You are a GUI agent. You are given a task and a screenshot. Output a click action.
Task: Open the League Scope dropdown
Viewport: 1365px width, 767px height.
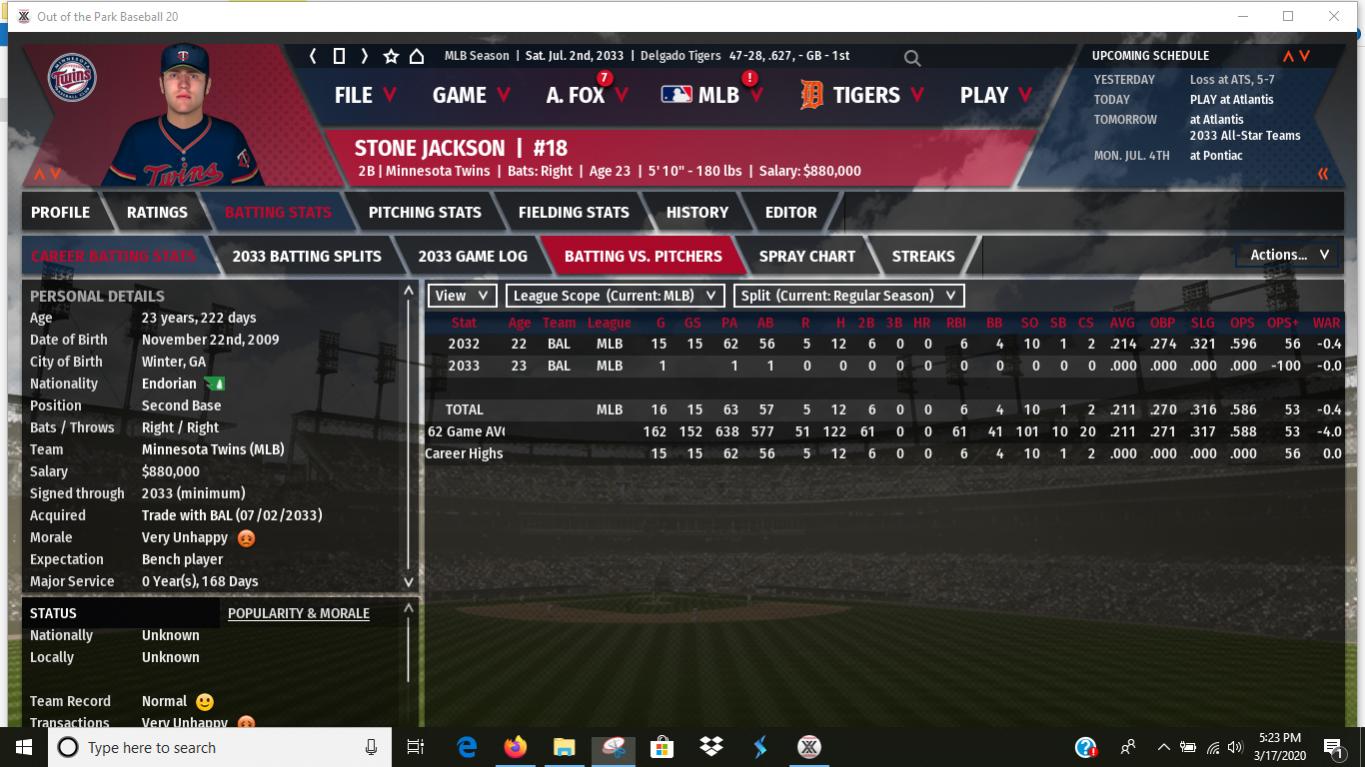pyautogui.click(x=615, y=295)
